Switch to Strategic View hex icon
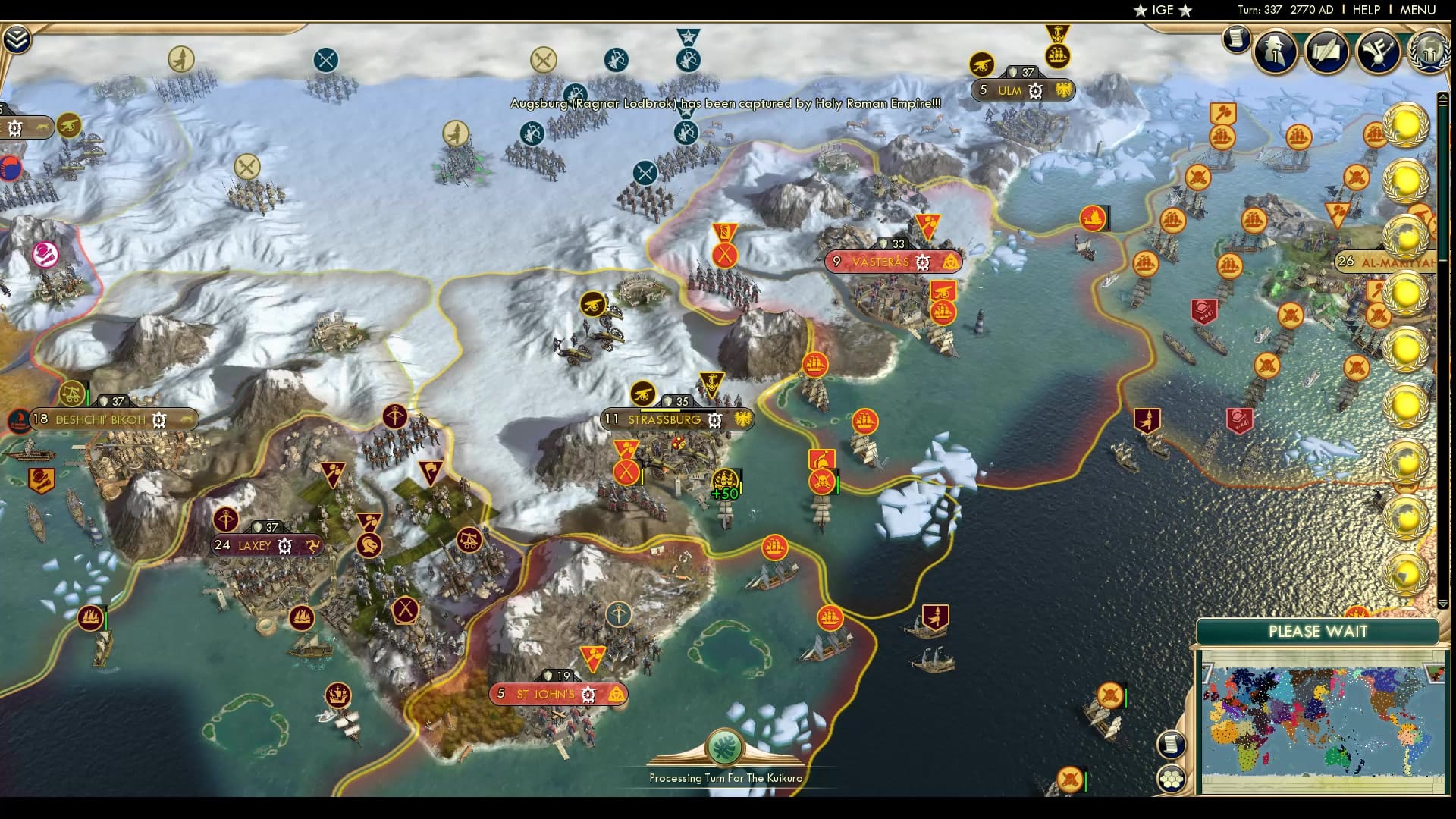Viewport: 1456px width, 819px height. click(x=1172, y=777)
